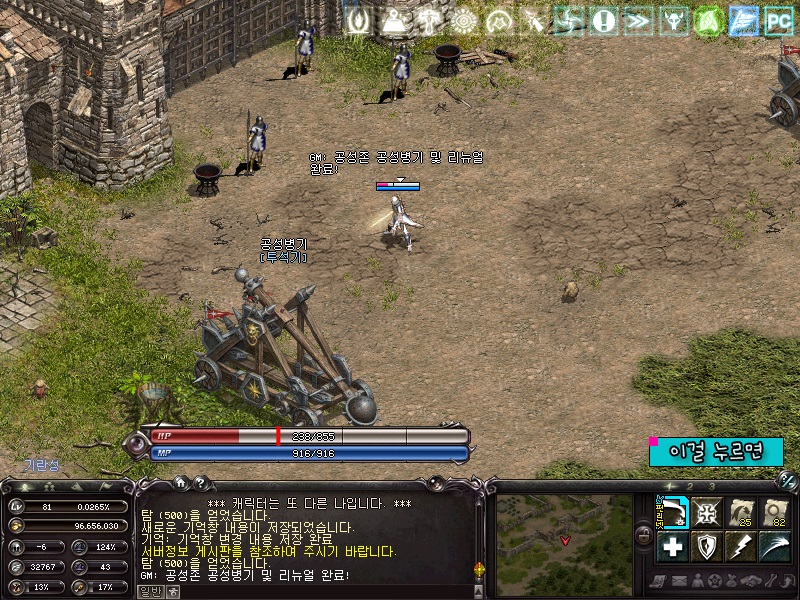Use the white slash skill slot
Screen dimensions: 800x600
[776, 546]
